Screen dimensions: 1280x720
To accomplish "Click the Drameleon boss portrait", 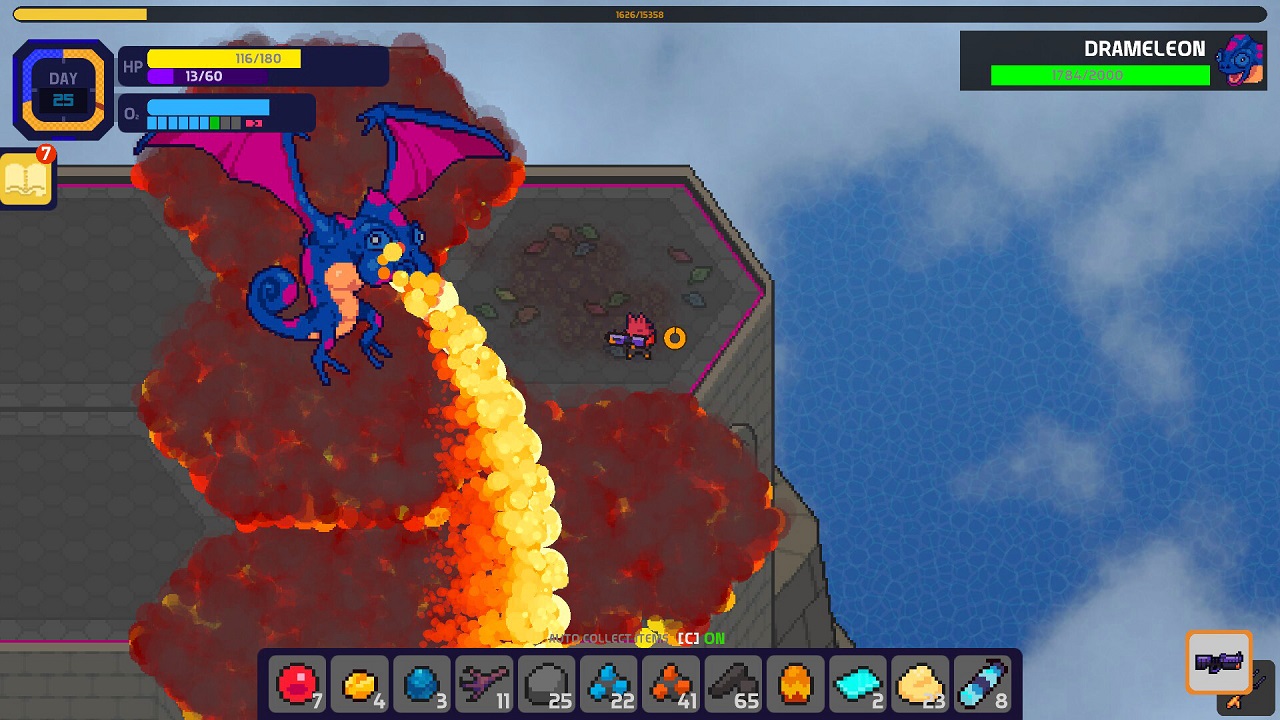I will (1239, 60).
